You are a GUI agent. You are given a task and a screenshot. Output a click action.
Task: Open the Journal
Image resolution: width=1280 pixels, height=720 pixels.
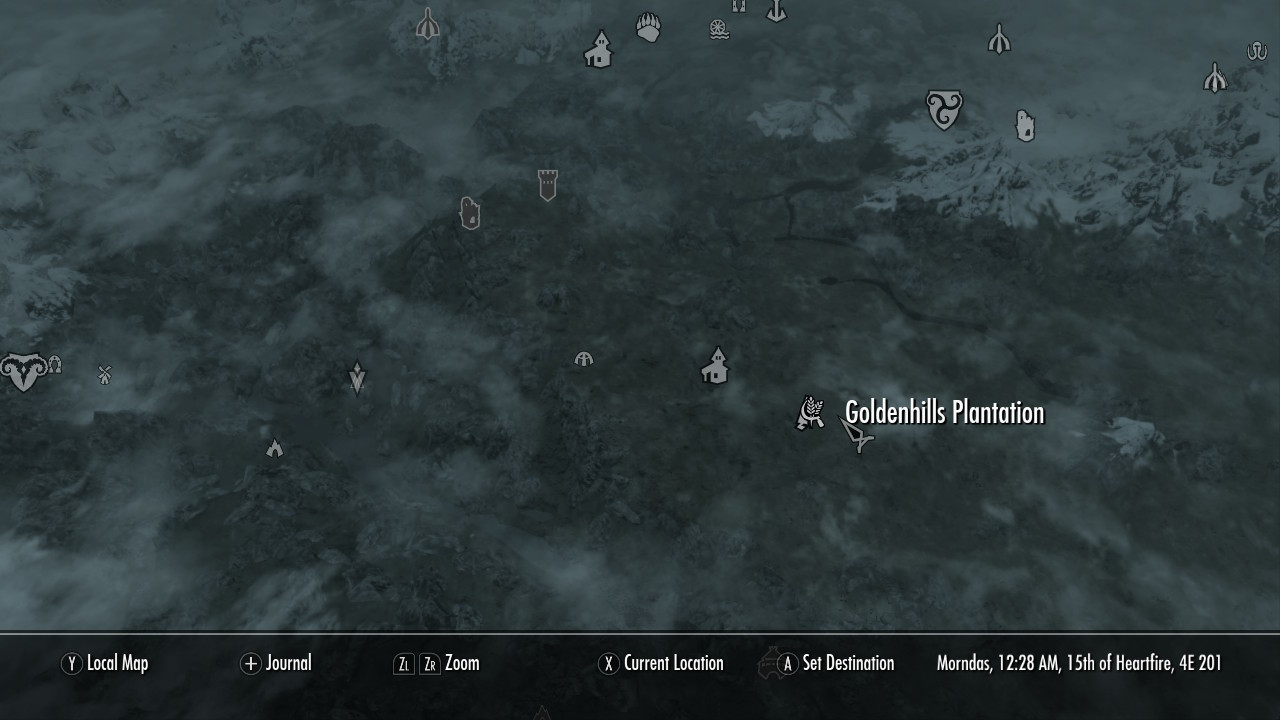pos(290,663)
